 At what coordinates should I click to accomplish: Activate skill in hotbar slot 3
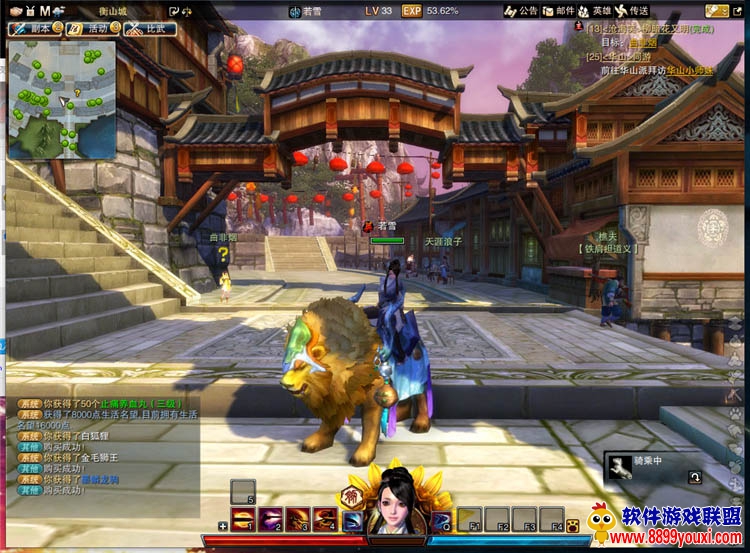(x=297, y=518)
